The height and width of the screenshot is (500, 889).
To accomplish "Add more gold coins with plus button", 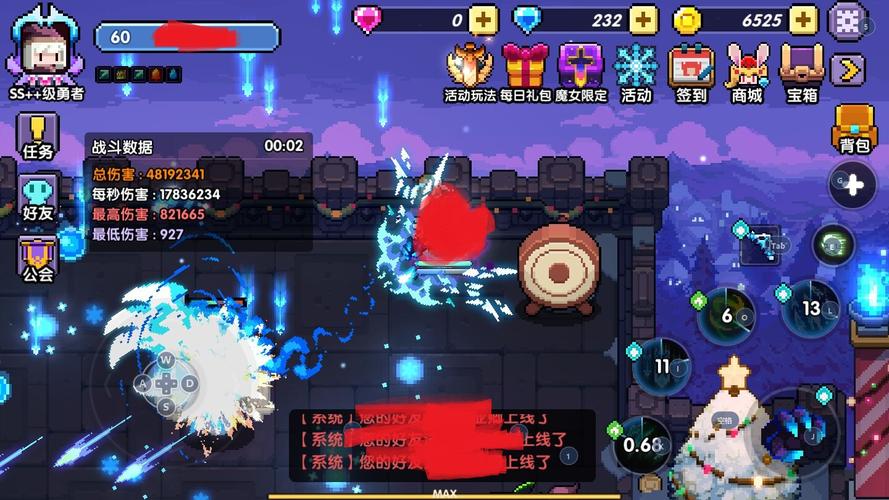I will click(803, 19).
